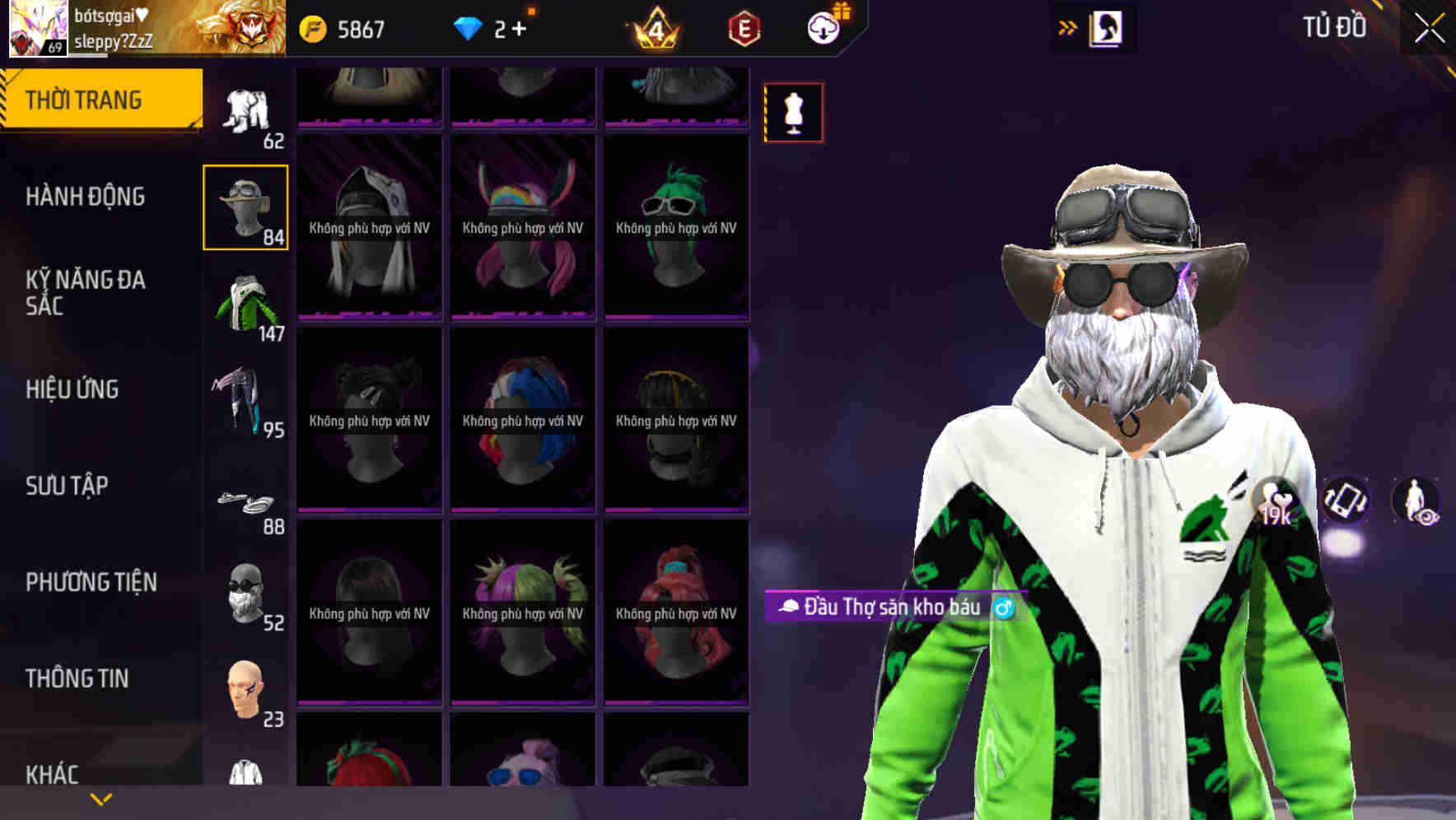Select the hat category with 84 items

pyautogui.click(x=245, y=207)
